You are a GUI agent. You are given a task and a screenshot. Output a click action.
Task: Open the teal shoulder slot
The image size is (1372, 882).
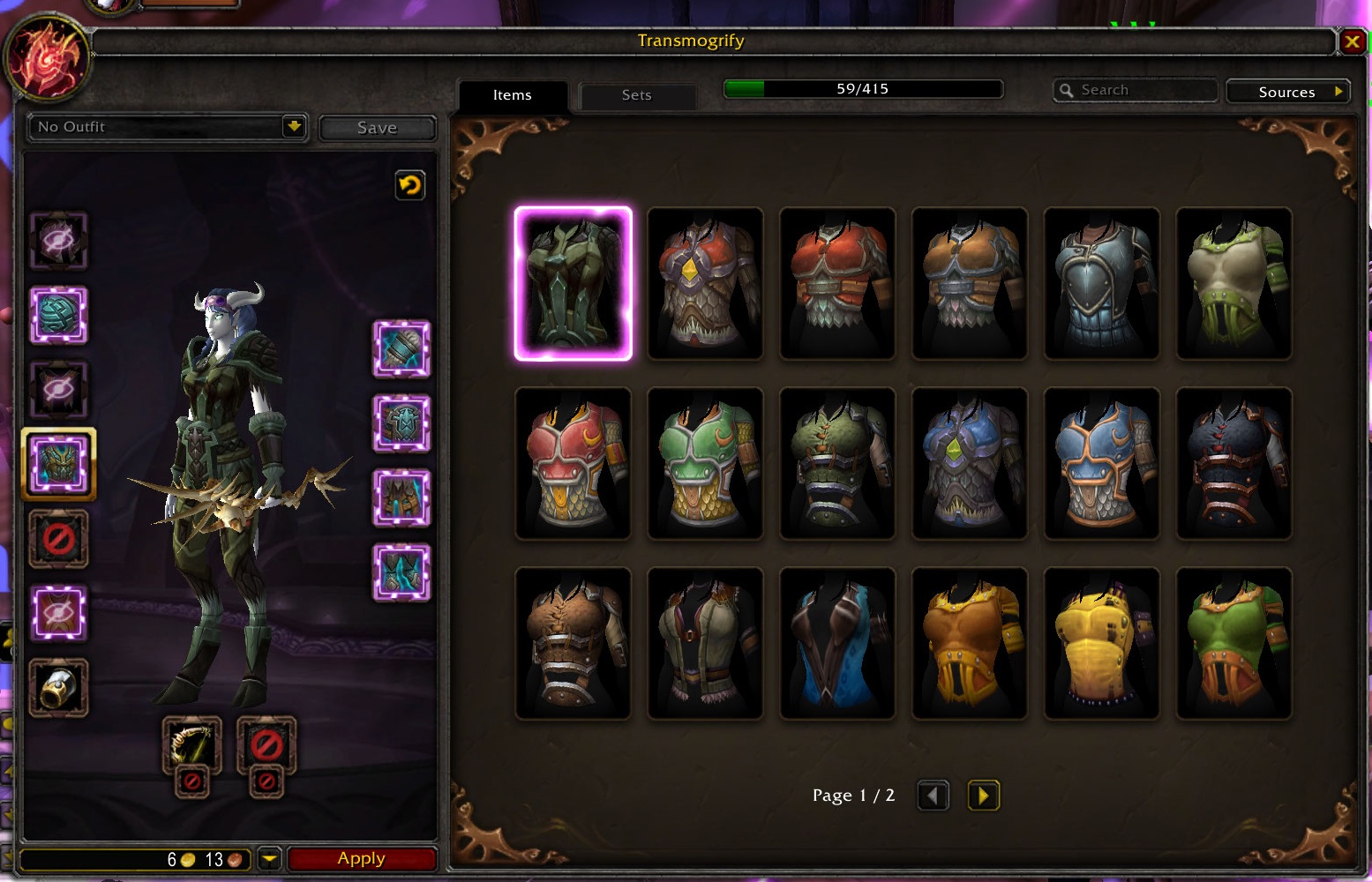point(59,315)
